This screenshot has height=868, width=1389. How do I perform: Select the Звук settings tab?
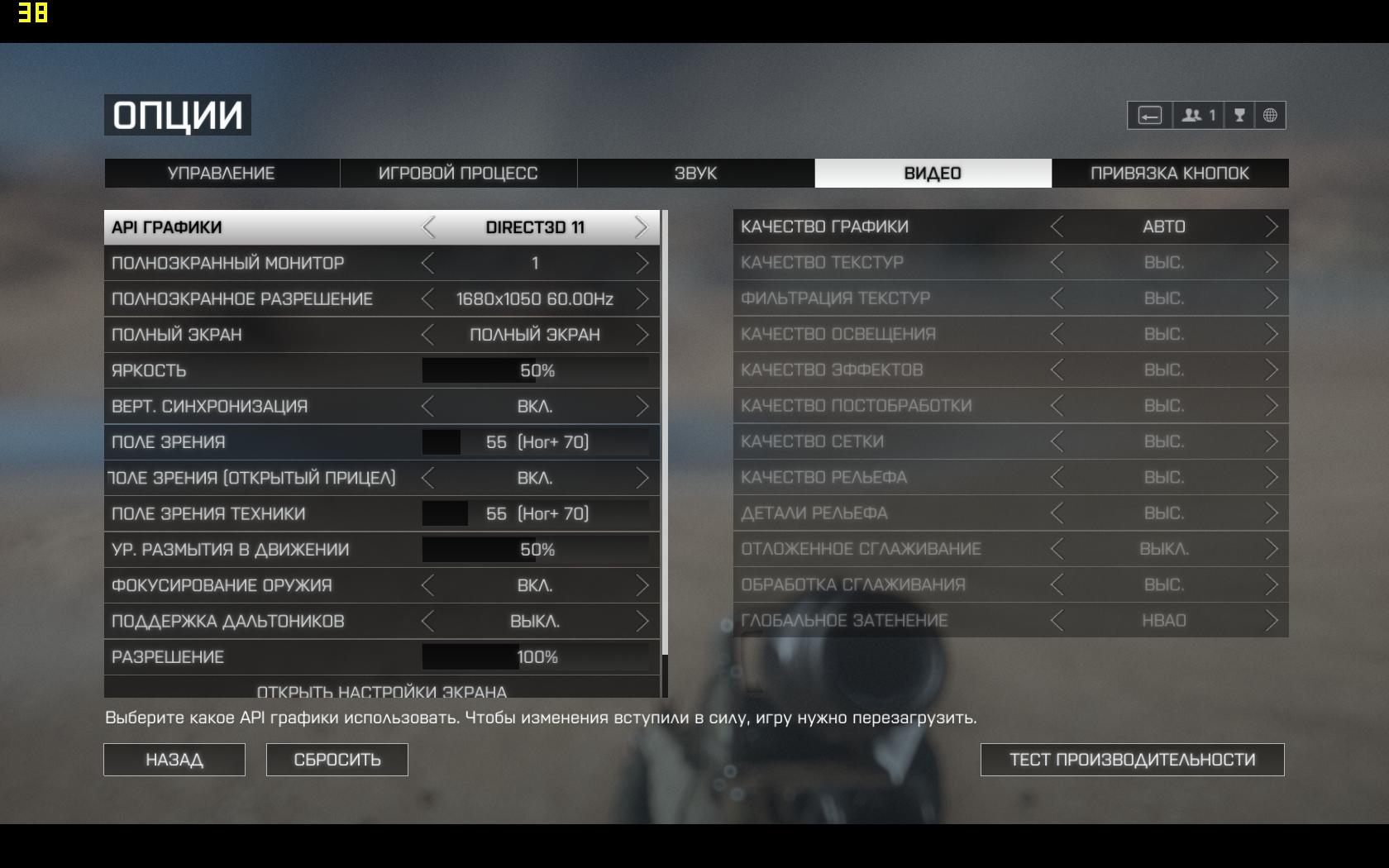pos(695,174)
